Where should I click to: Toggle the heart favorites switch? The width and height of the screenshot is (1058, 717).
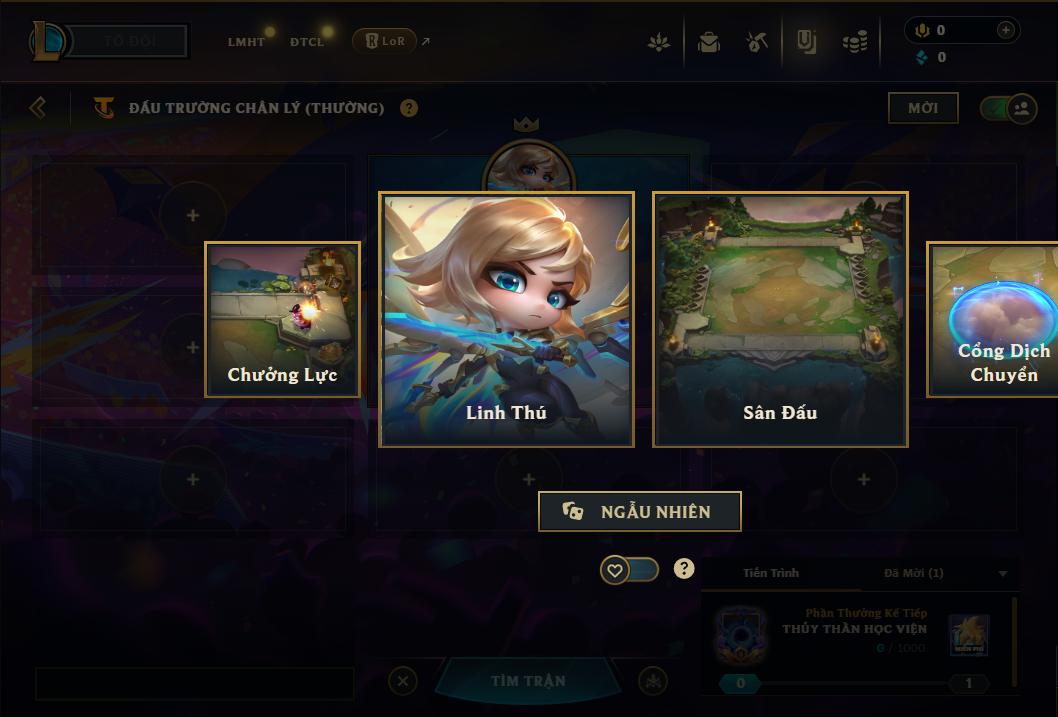point(629,570)
